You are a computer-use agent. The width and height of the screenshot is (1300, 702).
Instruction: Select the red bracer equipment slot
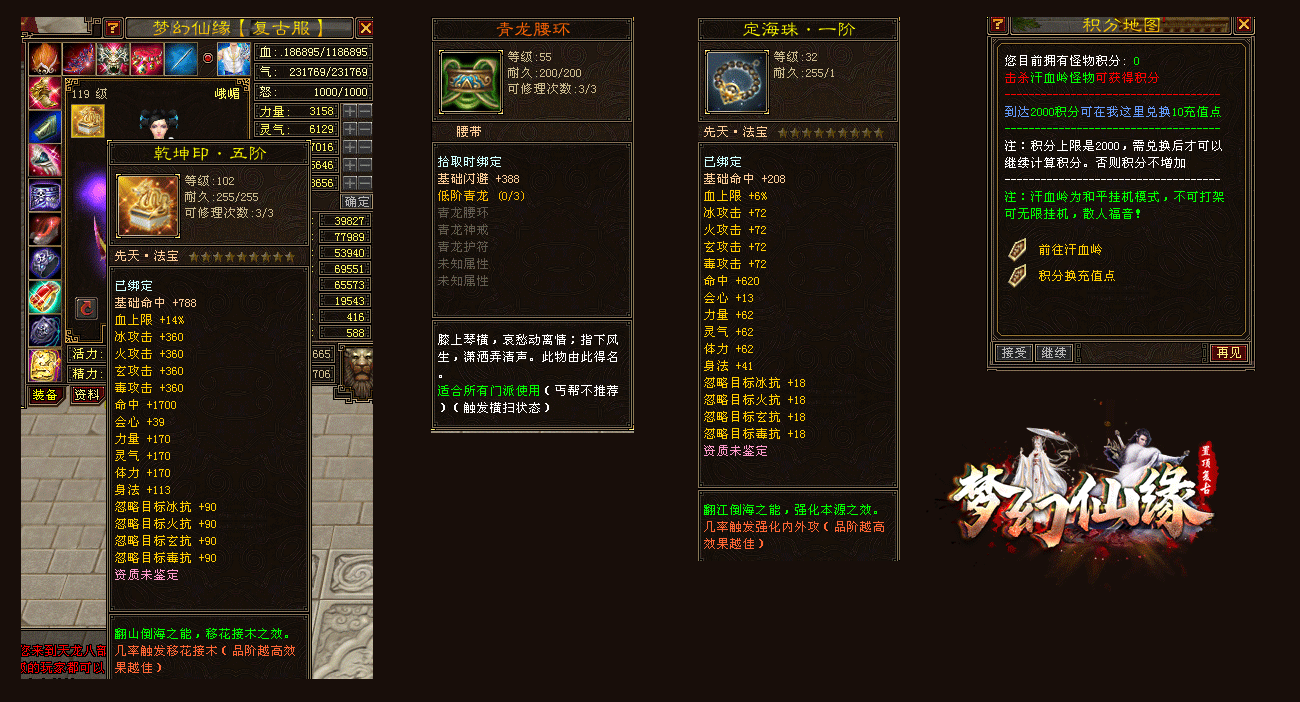coord(45,297)
